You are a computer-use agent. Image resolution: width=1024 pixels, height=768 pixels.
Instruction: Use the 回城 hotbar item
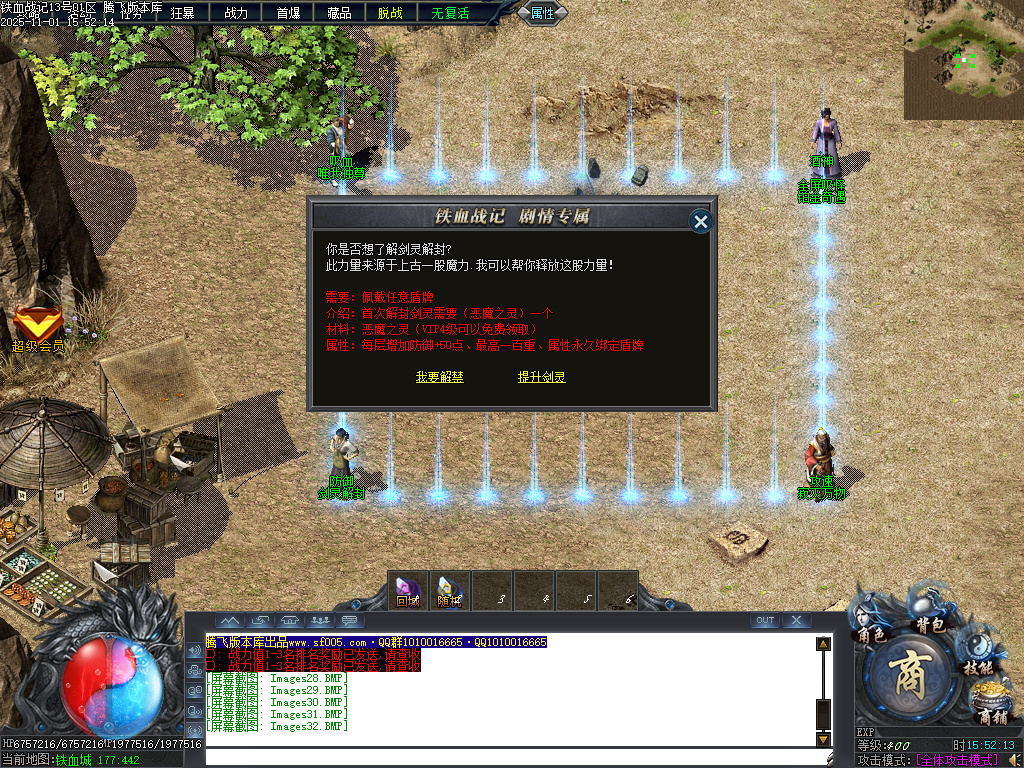[408, 591]
